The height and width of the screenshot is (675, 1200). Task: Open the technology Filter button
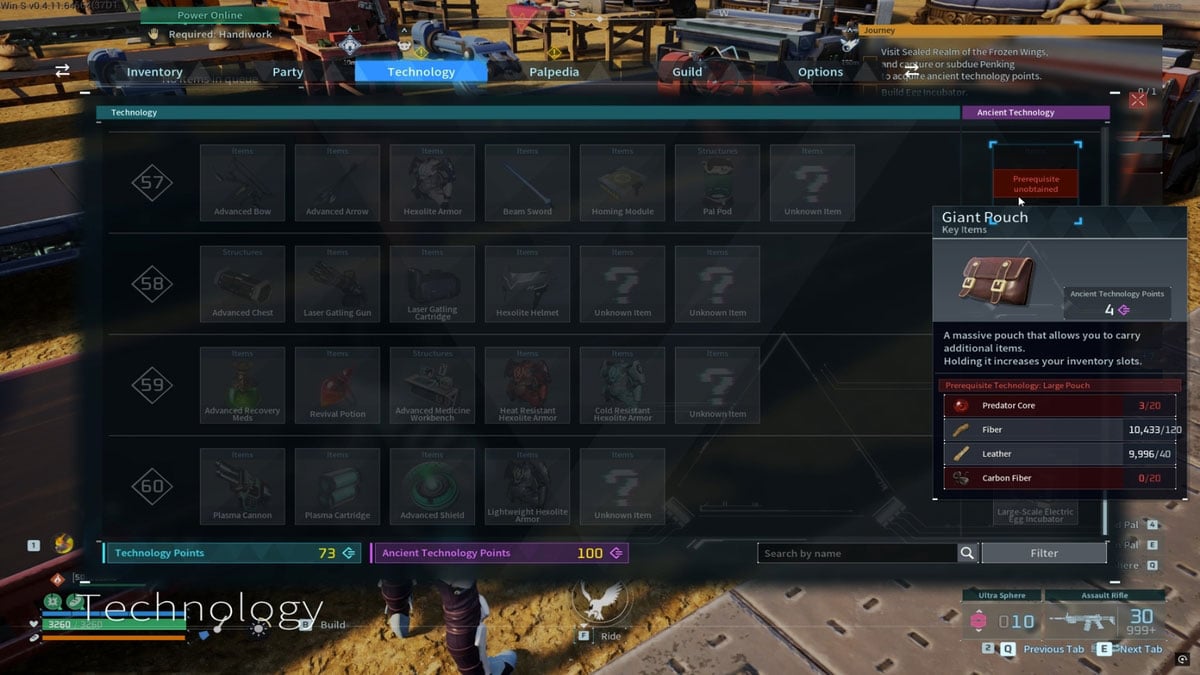(1044, 553)
